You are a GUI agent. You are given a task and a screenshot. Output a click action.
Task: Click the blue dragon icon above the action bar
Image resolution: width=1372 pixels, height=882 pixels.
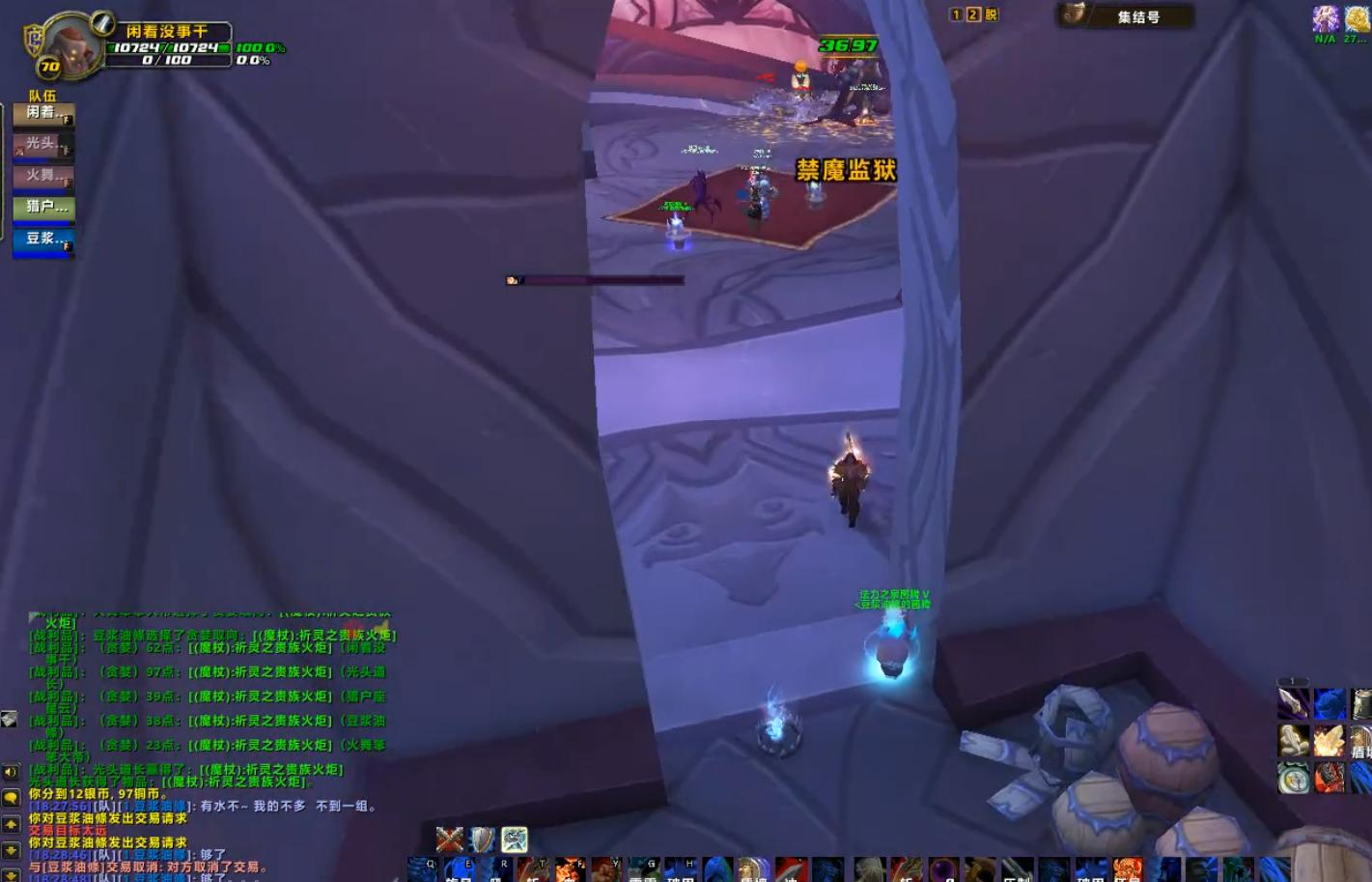pyautogui.click(x=515, y=839)
